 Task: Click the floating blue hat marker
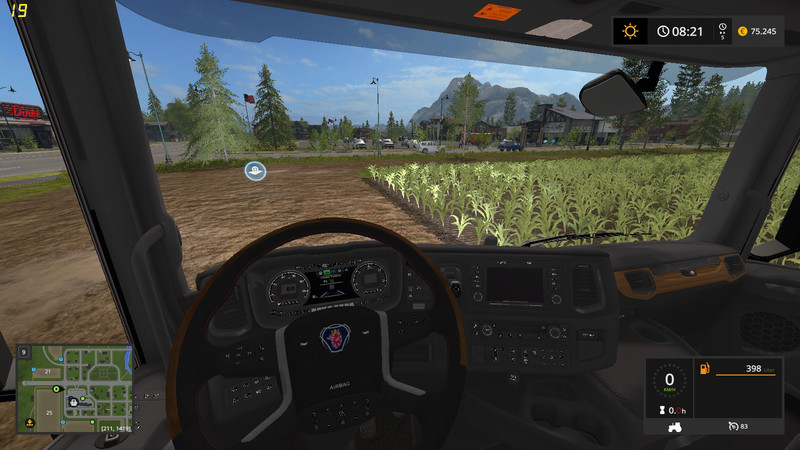pos(256,171)
